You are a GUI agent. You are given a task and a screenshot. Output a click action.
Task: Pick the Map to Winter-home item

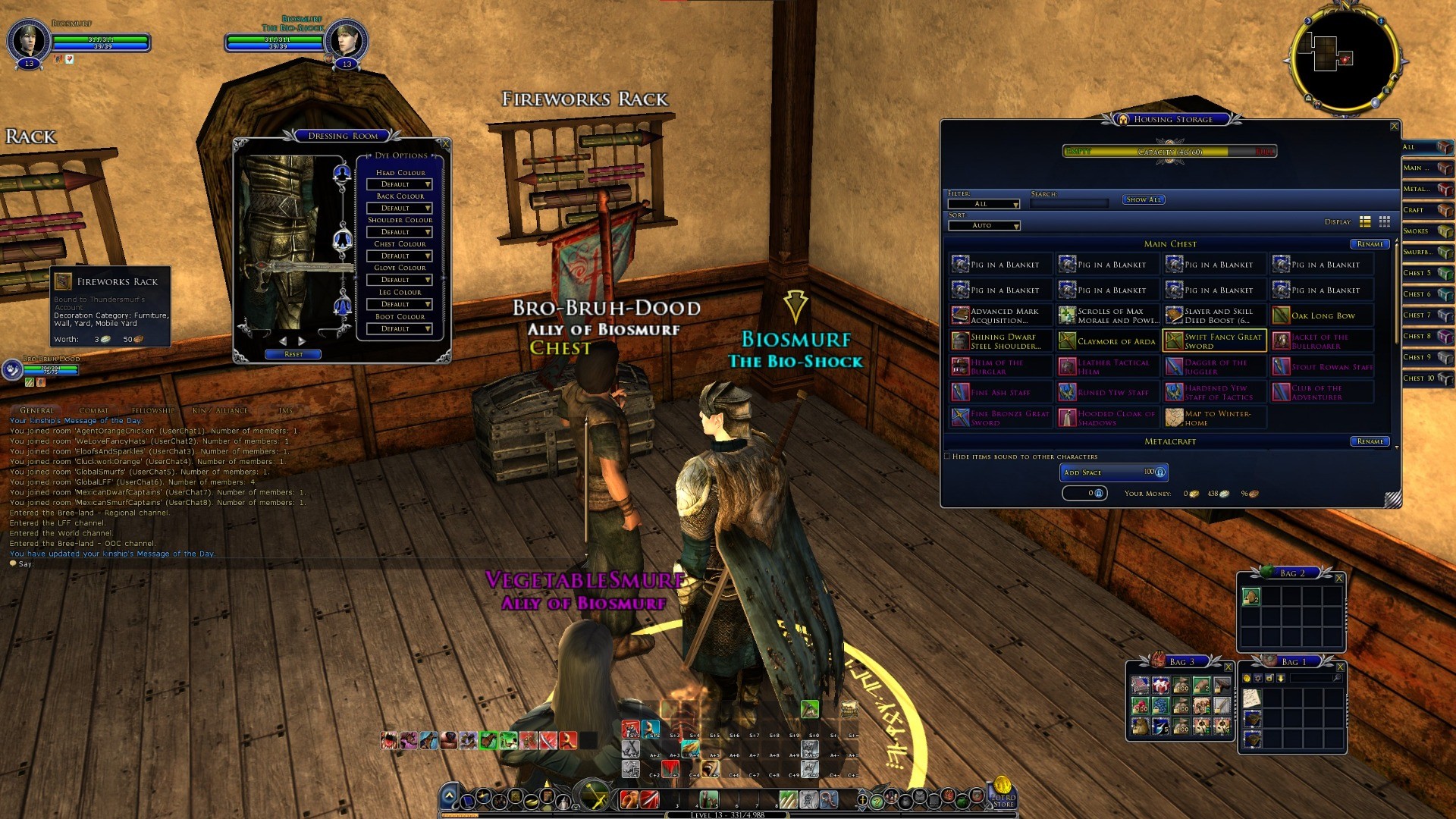[x=1214, y=418]
